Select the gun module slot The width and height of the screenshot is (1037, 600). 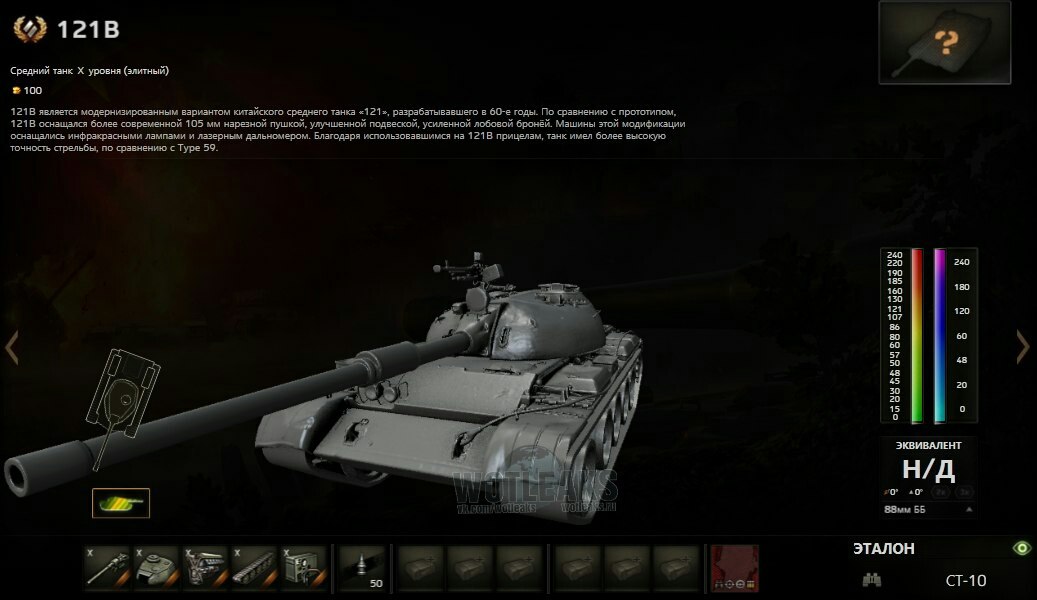107,568
